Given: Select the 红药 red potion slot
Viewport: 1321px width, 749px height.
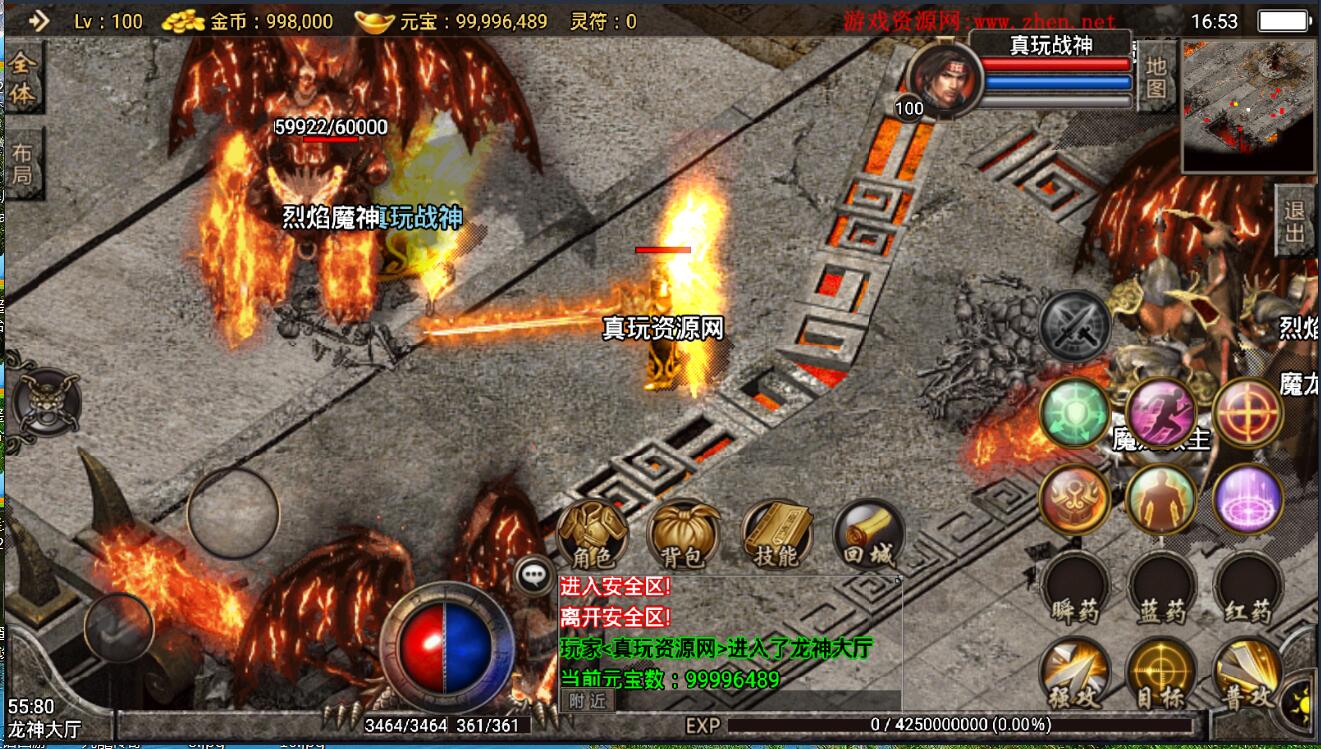Looking at the screenshot, I should click(x=1247, y=588).
